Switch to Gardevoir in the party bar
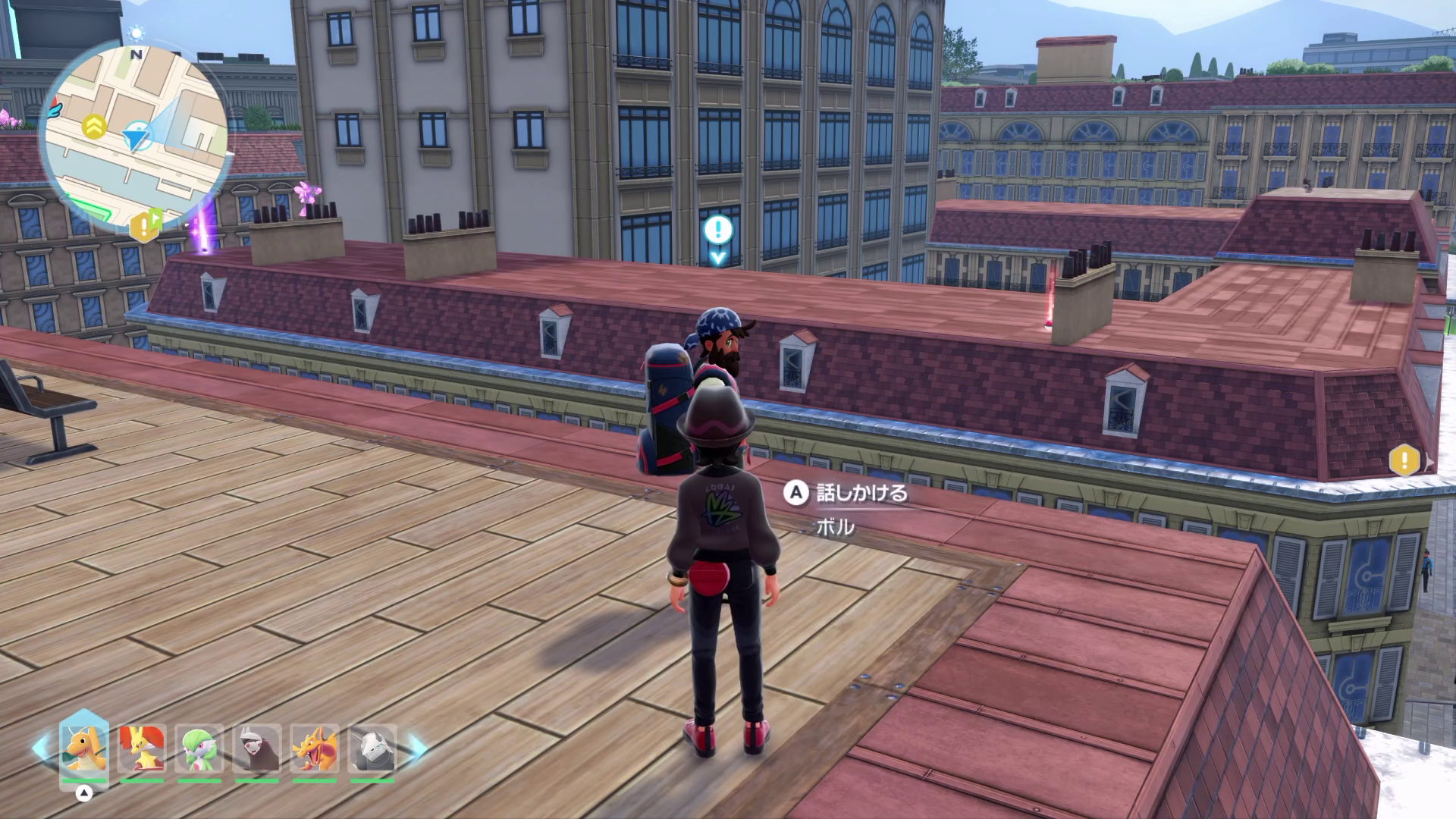 coord(199,748)
